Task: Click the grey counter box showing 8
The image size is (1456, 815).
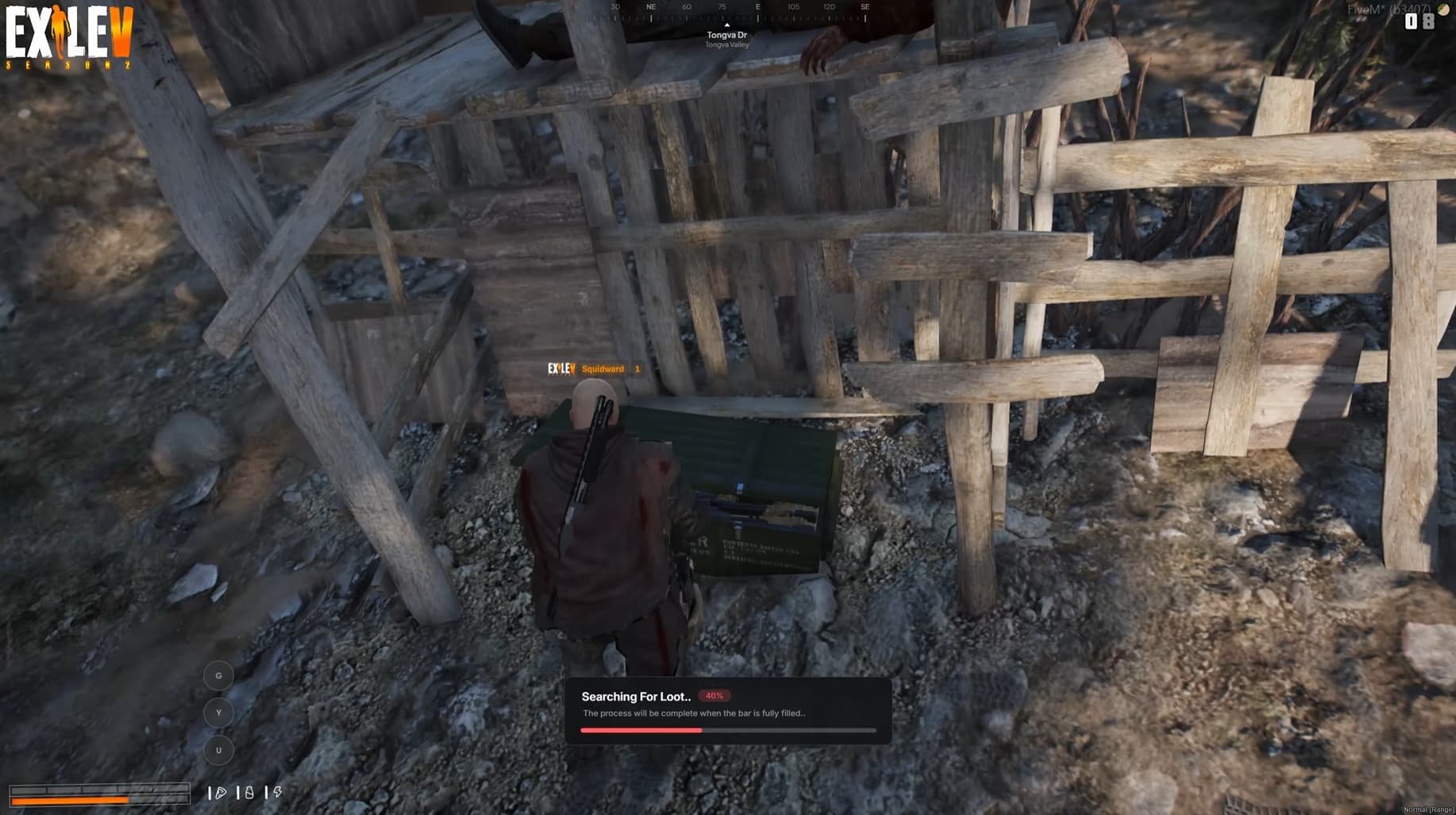Action: pyautogui.click(x=1428, y=21)
